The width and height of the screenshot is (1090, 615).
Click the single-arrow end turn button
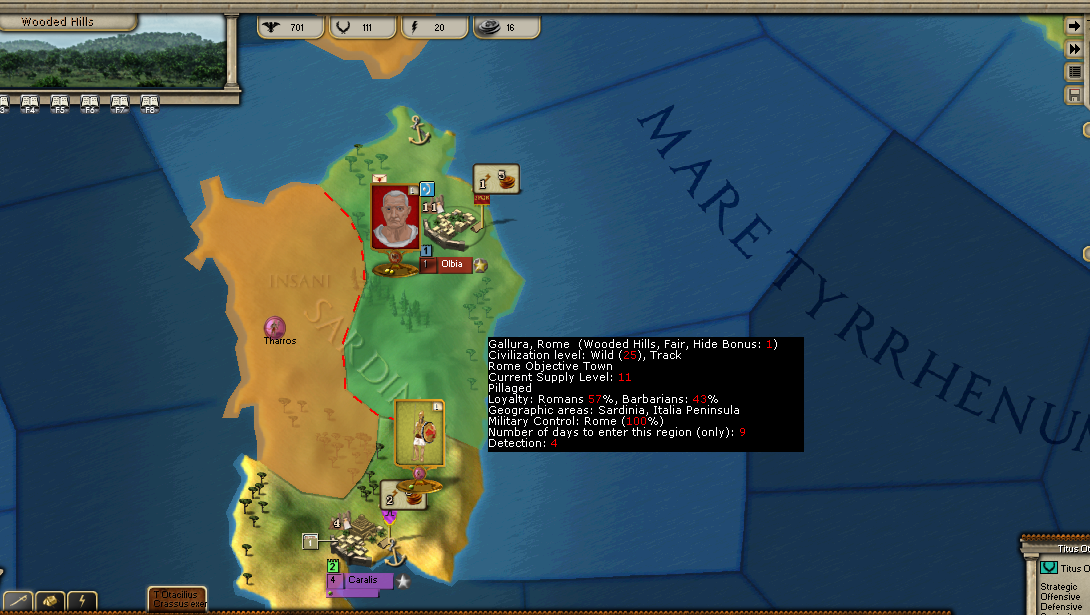click(x=1075, y=27)
